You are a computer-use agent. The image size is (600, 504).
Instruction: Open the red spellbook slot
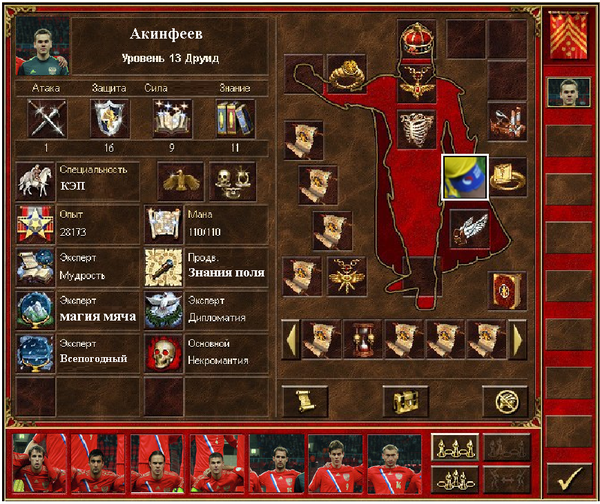(507, 290)
